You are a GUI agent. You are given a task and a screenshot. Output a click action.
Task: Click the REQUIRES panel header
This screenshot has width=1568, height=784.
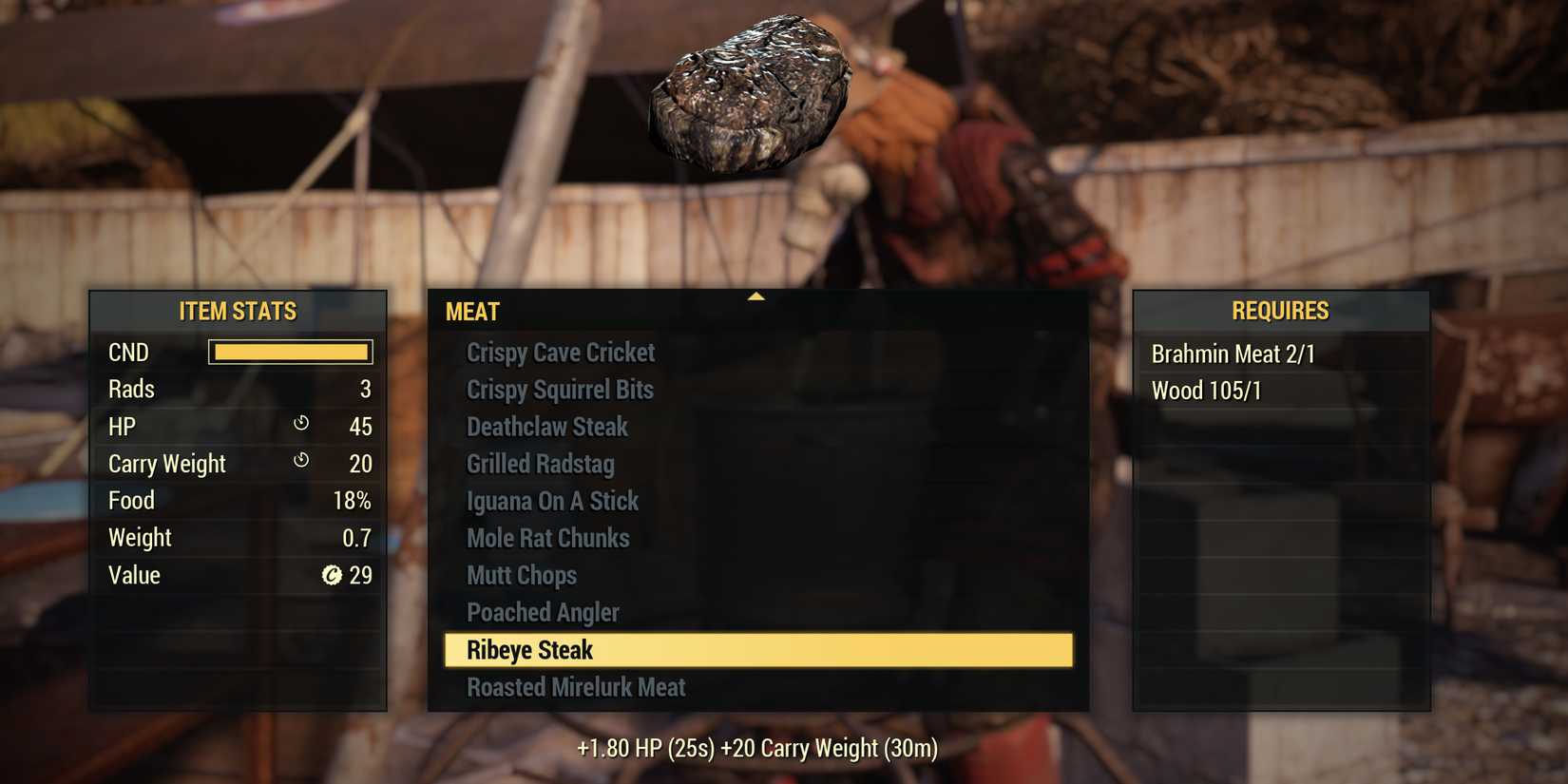1280,311
